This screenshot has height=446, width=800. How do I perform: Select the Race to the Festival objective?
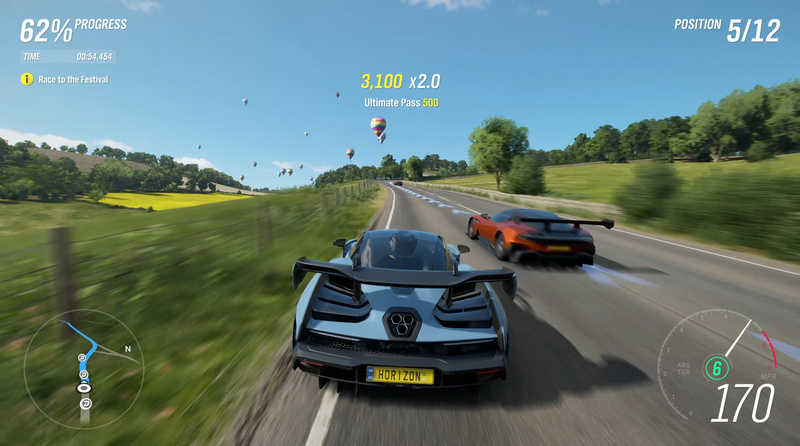point(72,79)
